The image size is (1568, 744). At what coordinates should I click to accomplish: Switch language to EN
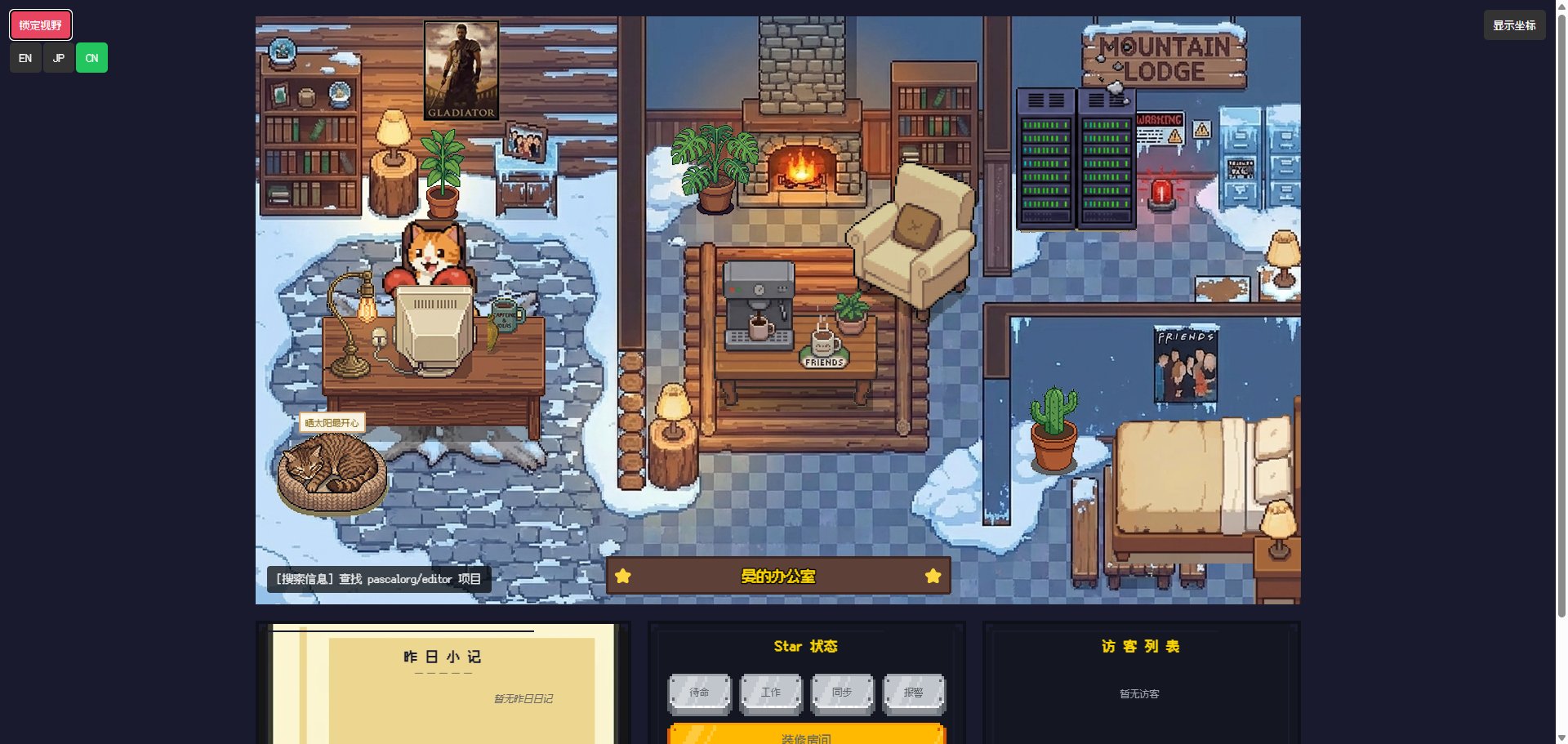25,58
